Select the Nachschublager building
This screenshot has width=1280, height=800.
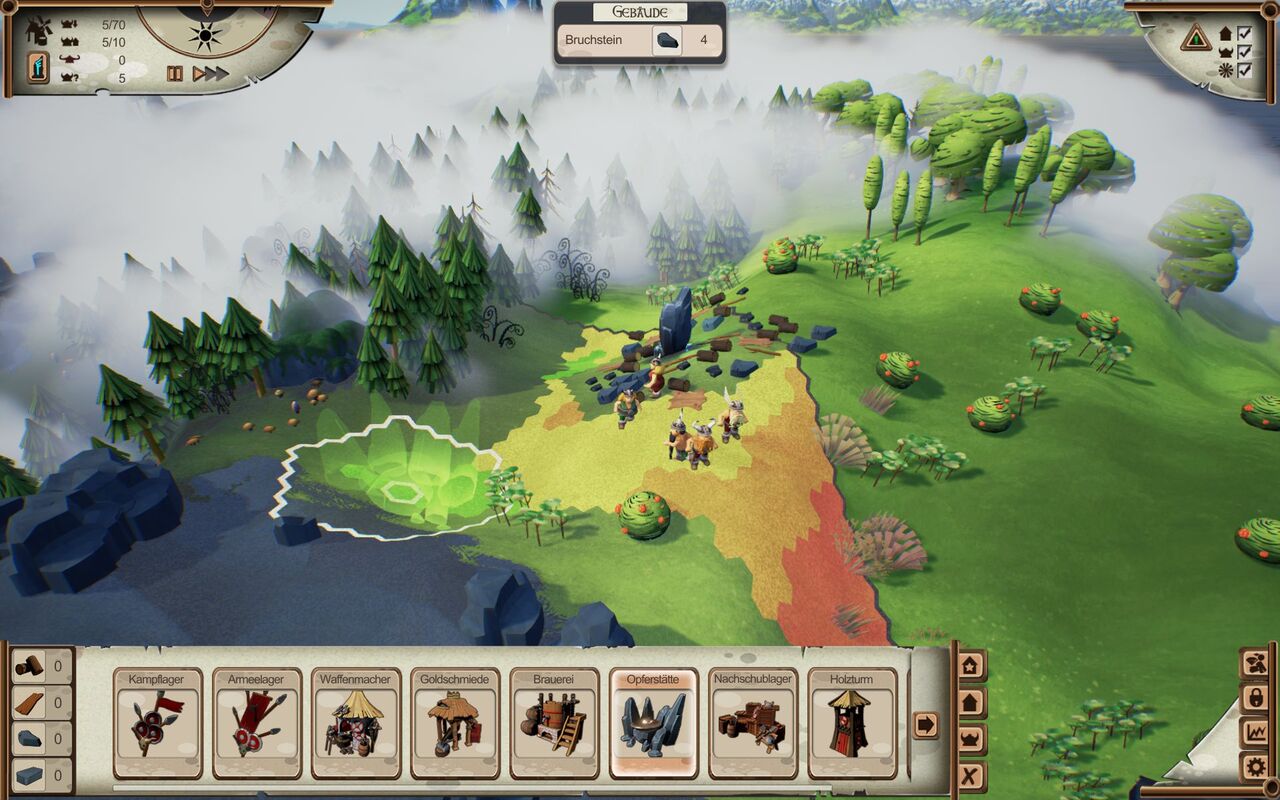tap(752, 723)
